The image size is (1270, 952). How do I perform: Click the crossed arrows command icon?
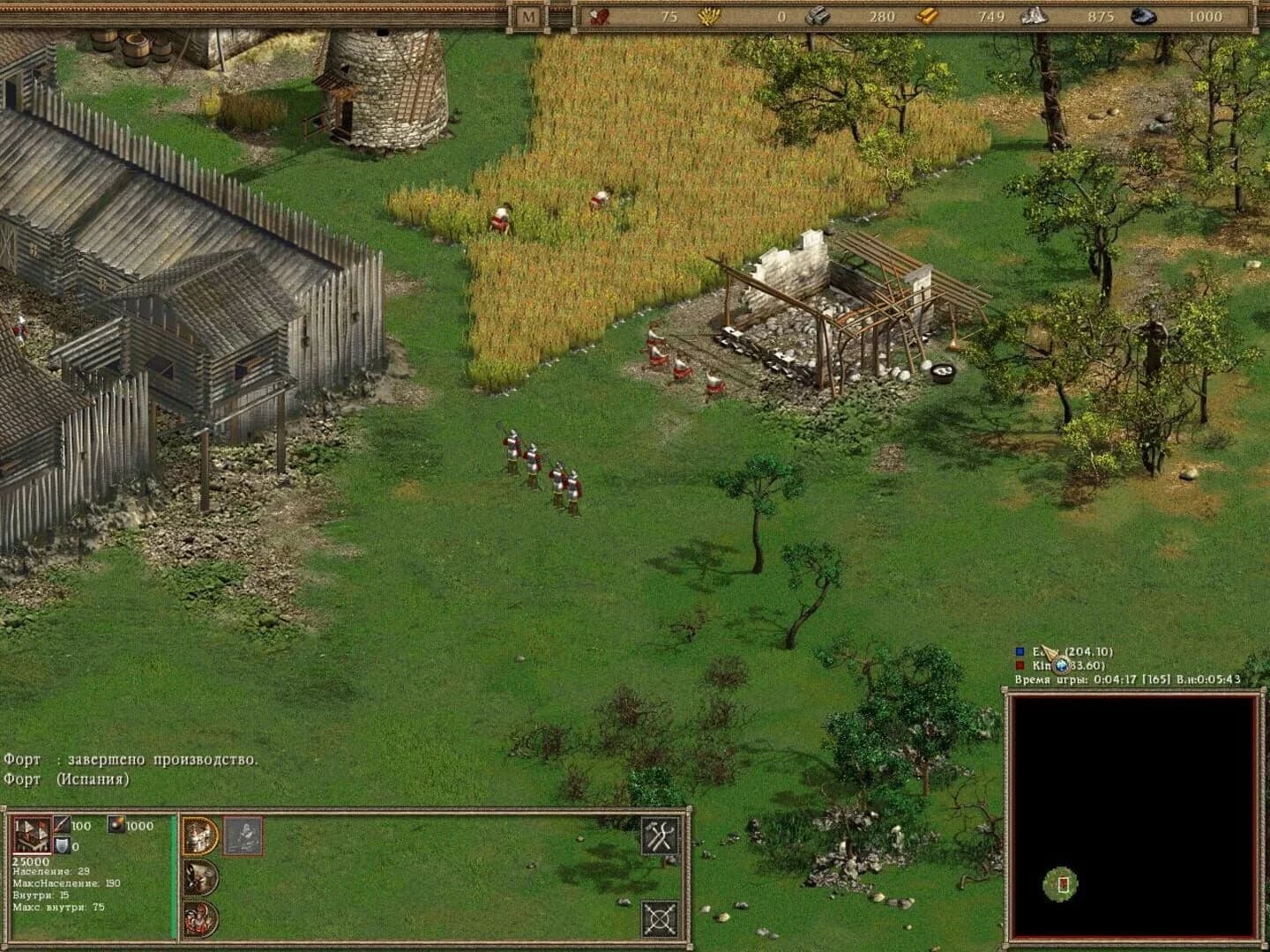[x=660, y=918]
